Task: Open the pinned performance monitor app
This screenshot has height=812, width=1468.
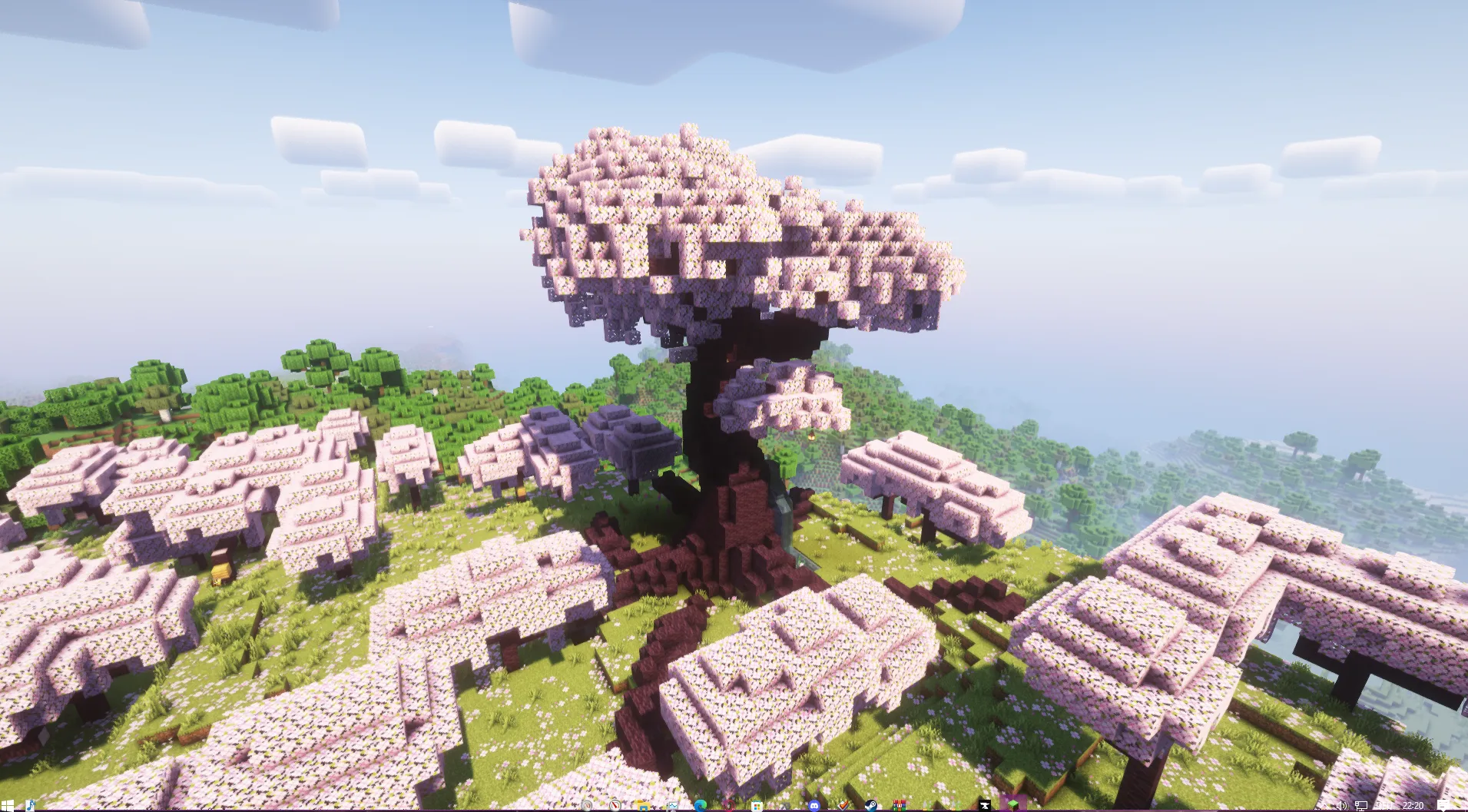Action: pos(673,804)
